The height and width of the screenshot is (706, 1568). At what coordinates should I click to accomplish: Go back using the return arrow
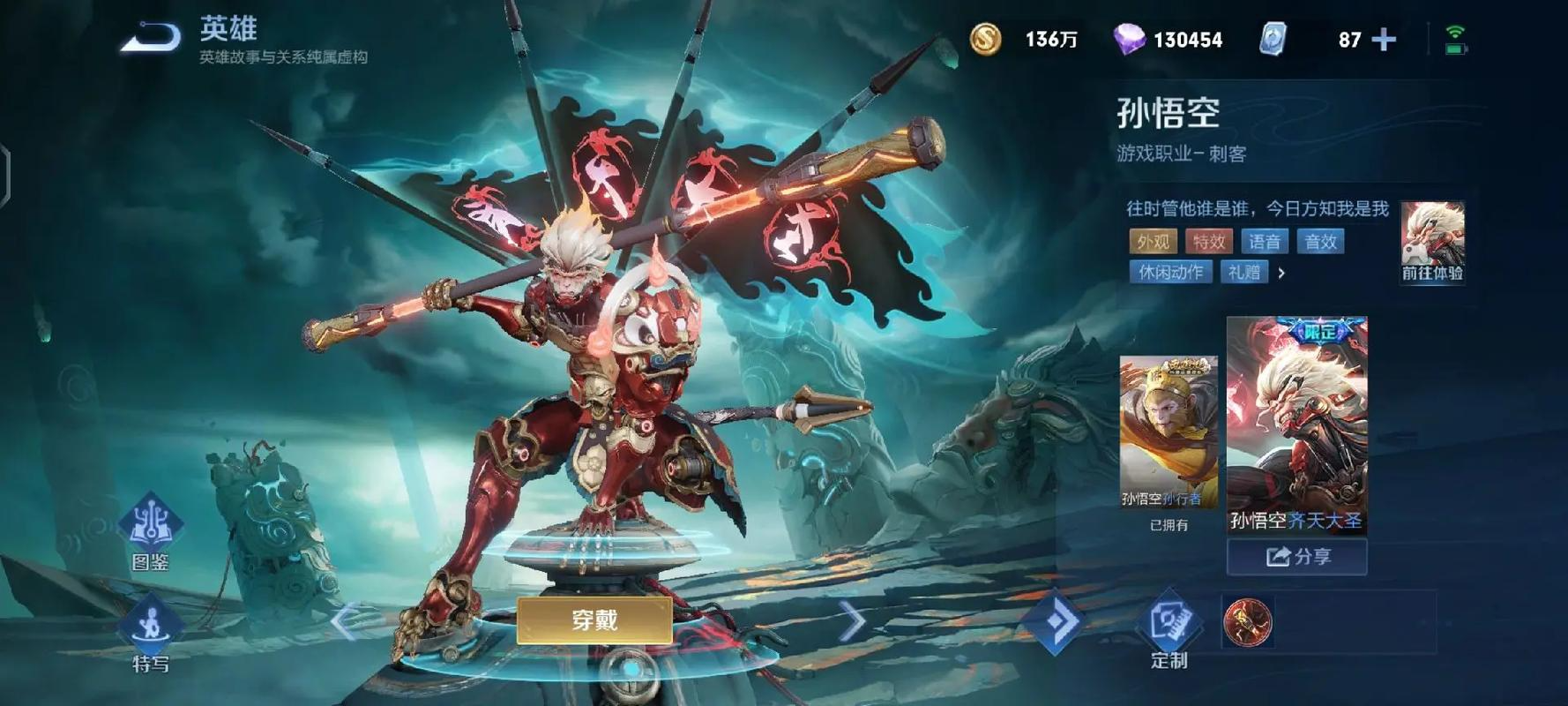pos(150,38)
